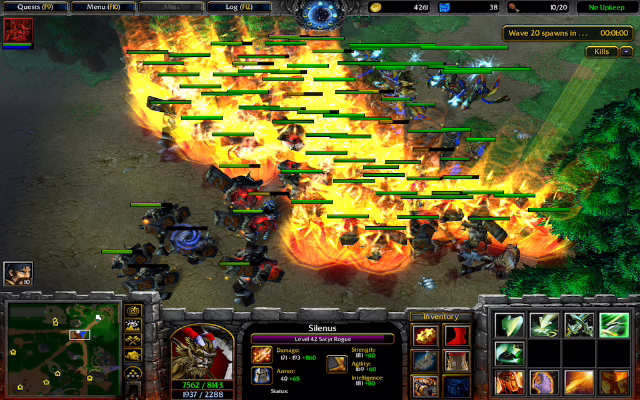640x400 pixels.
Task: Toggle minimap ally color mode button
Action: 133,343
